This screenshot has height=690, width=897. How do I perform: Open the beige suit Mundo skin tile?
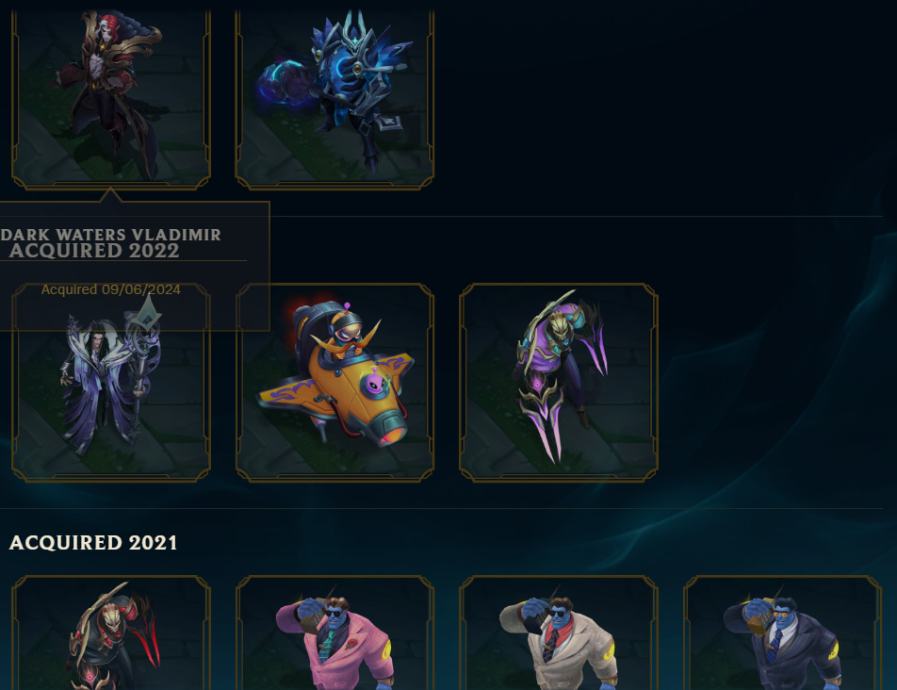coord(558,634)
